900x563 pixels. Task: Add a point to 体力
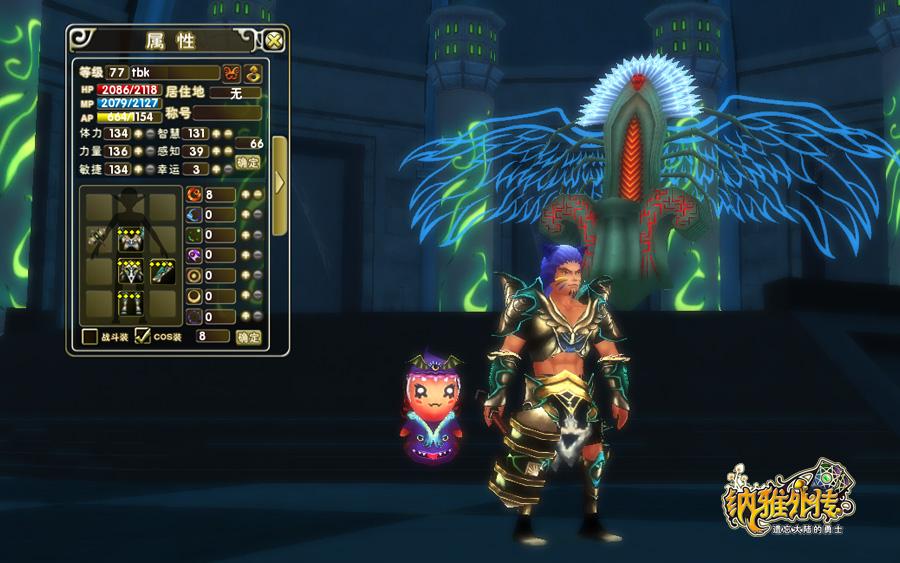pyautogui.click(x=139, y=133)
